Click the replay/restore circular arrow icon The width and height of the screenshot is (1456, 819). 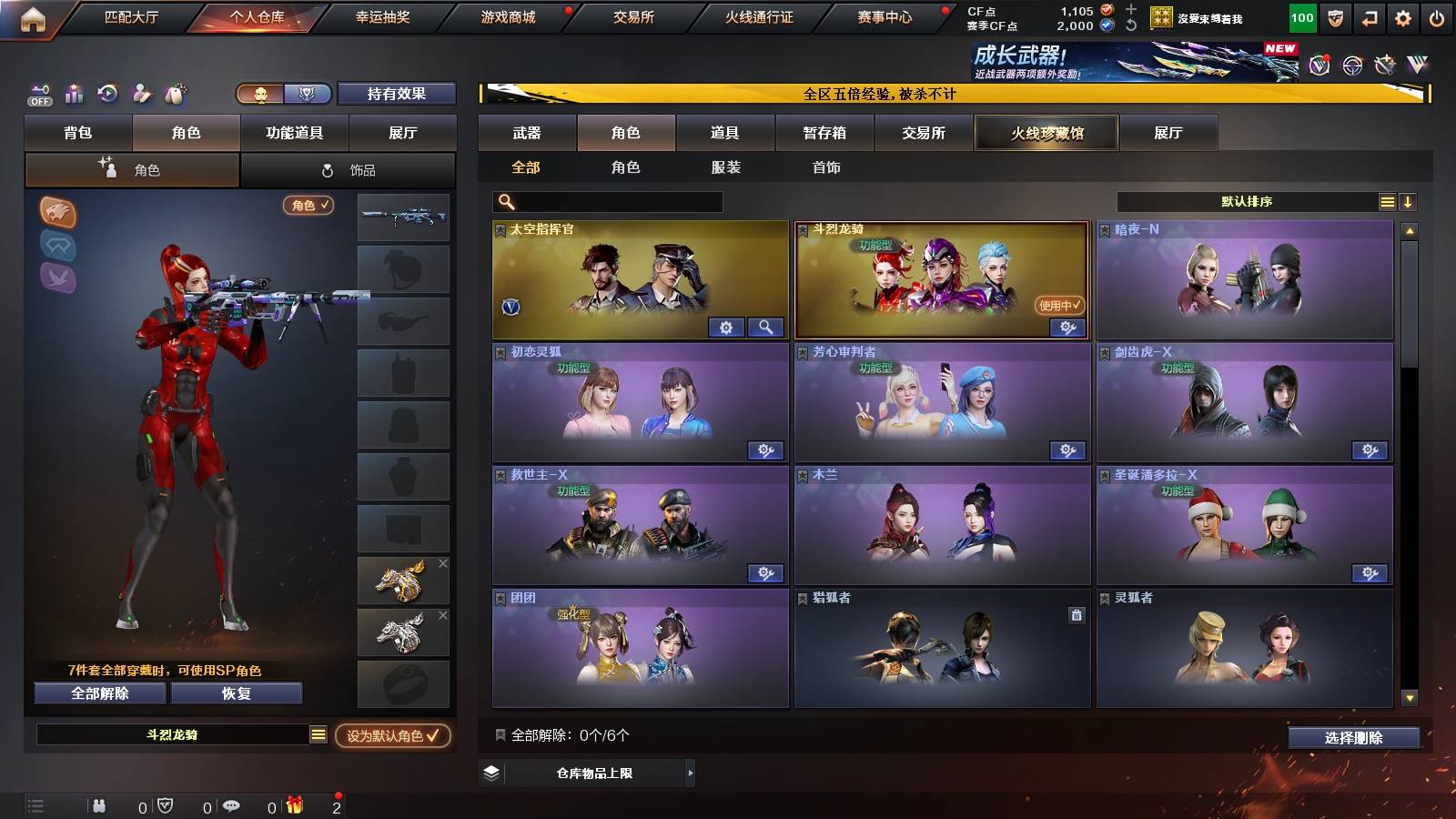pos(106,92)
